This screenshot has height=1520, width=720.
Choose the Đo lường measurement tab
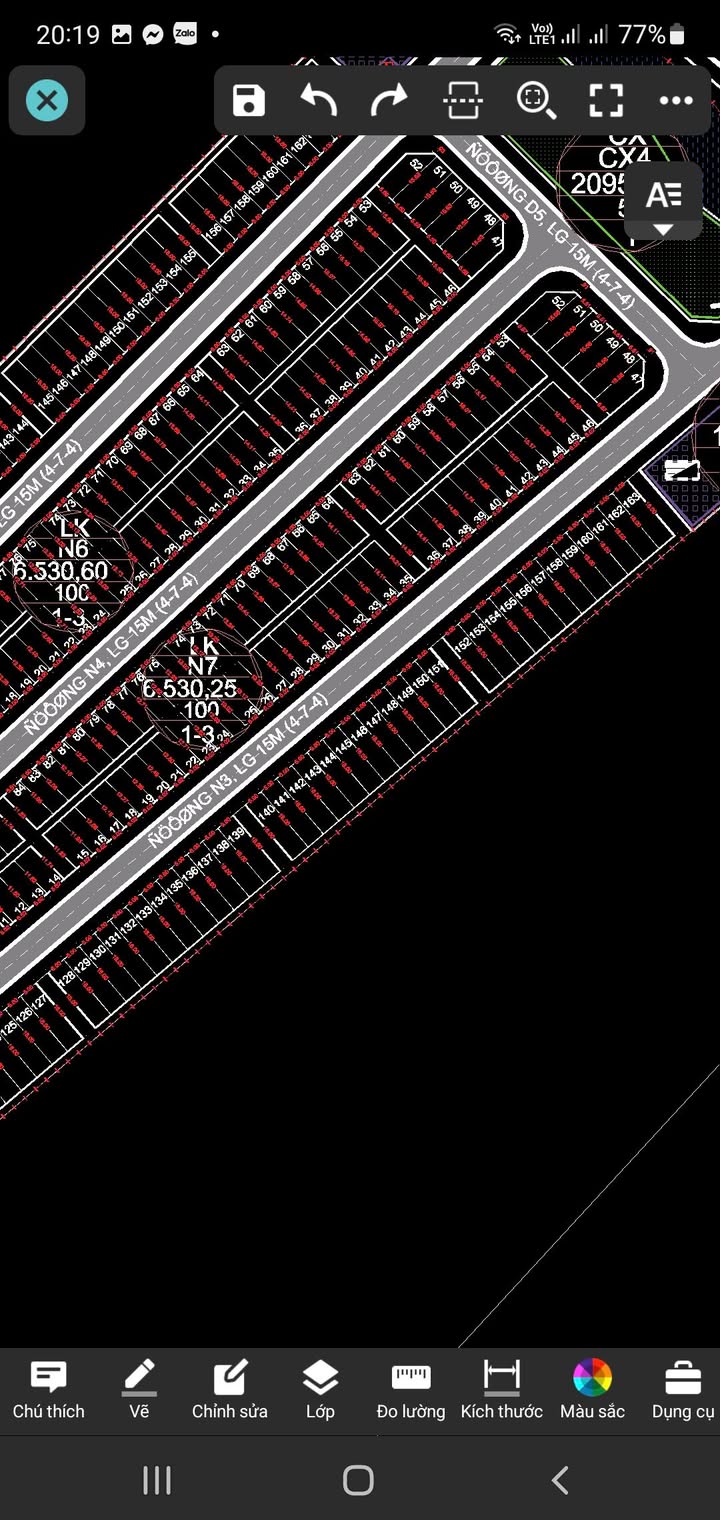[x=411, y=1390]
